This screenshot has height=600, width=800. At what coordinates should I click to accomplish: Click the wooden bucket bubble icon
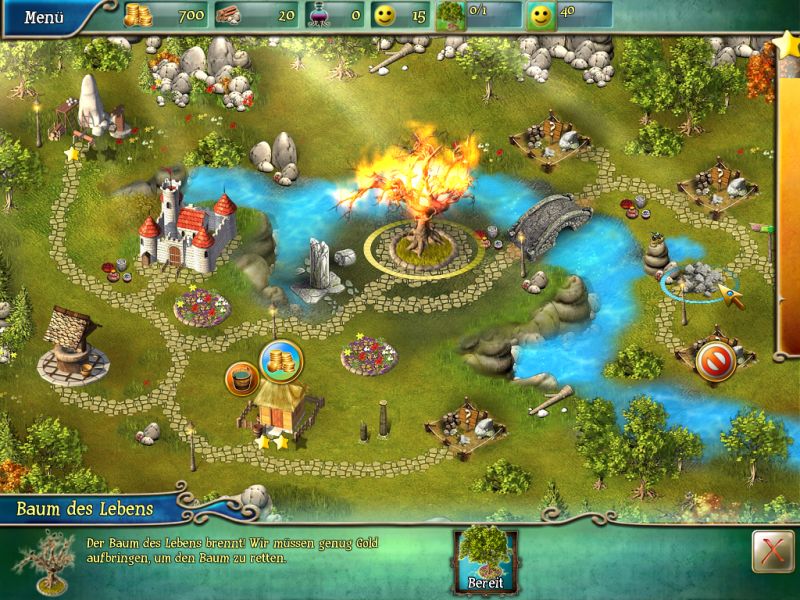coord(243,379)
